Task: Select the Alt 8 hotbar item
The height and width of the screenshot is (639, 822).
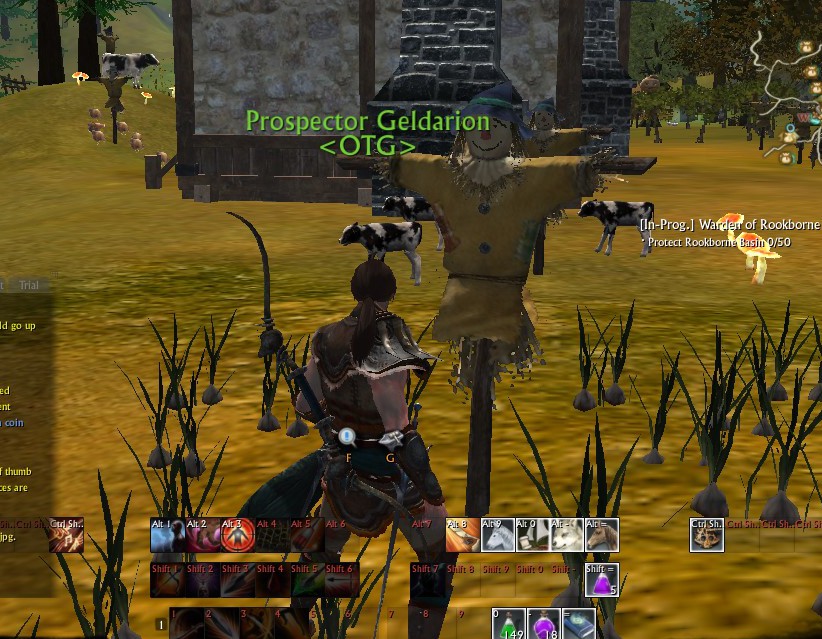Action: [462, 536]
